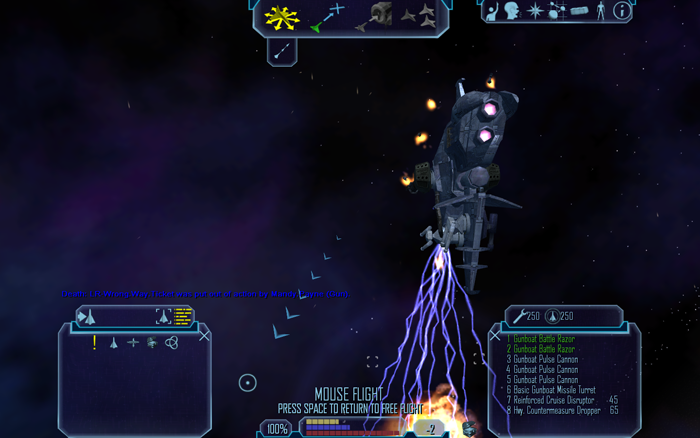Open the information (i) button
Screen dimensions: 700x438
[621, 11]
